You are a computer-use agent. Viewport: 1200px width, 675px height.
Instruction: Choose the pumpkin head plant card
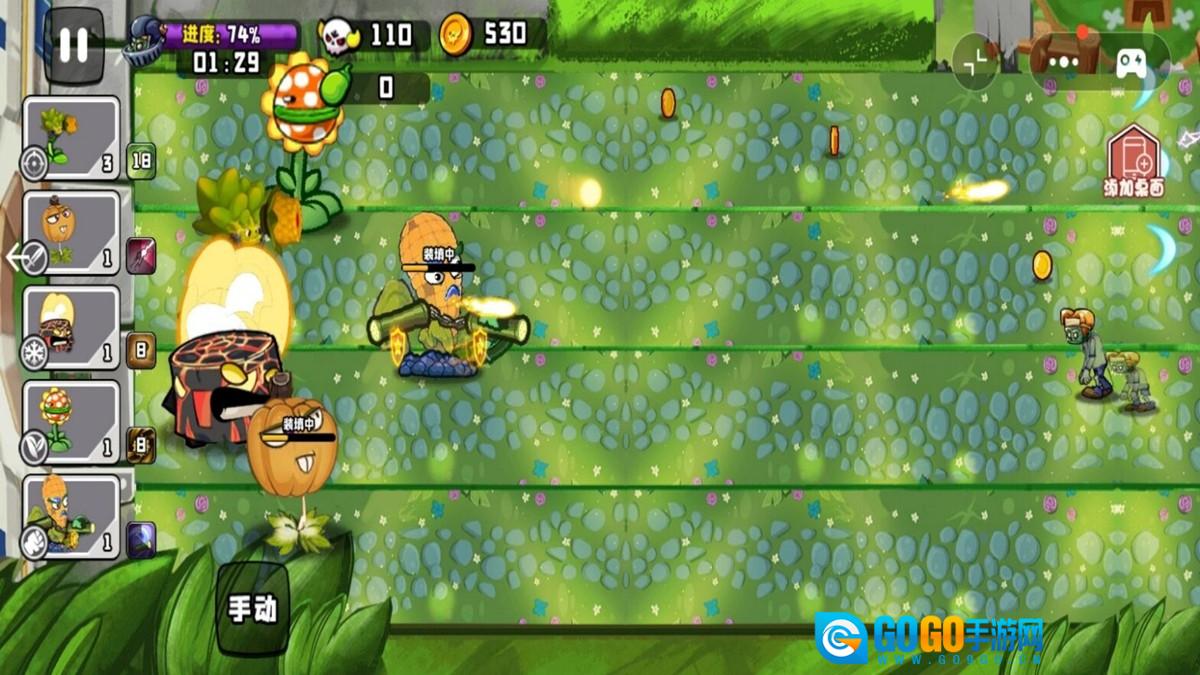click(x=70, y=232)
